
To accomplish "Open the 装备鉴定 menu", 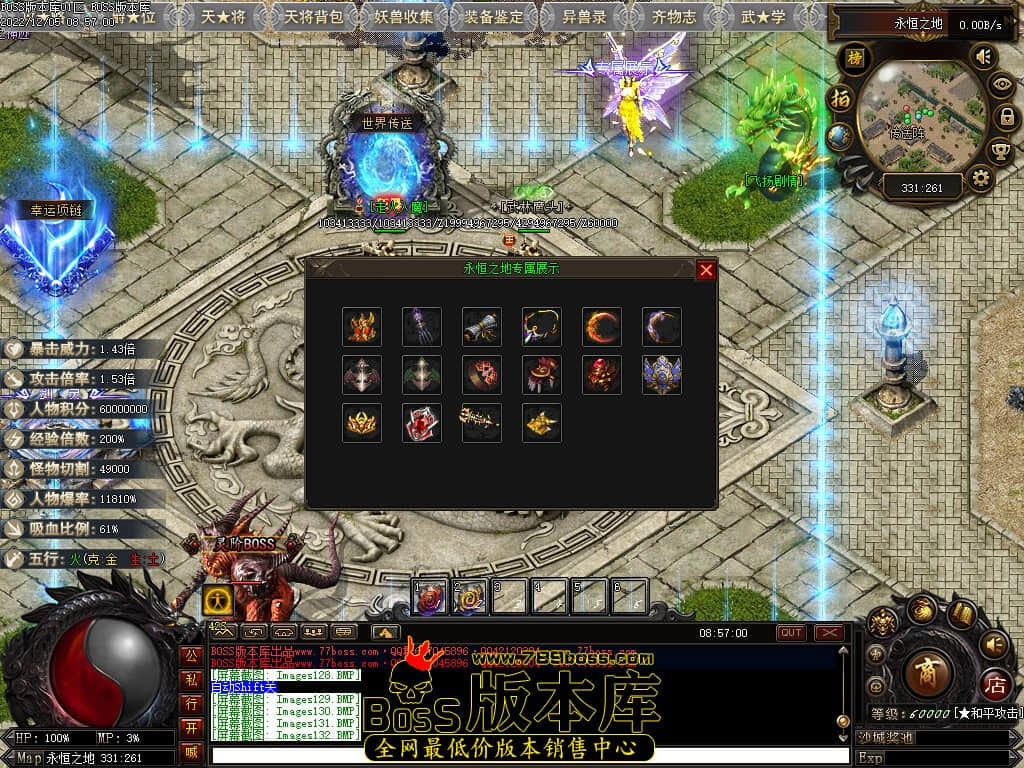I will point(495,16).
